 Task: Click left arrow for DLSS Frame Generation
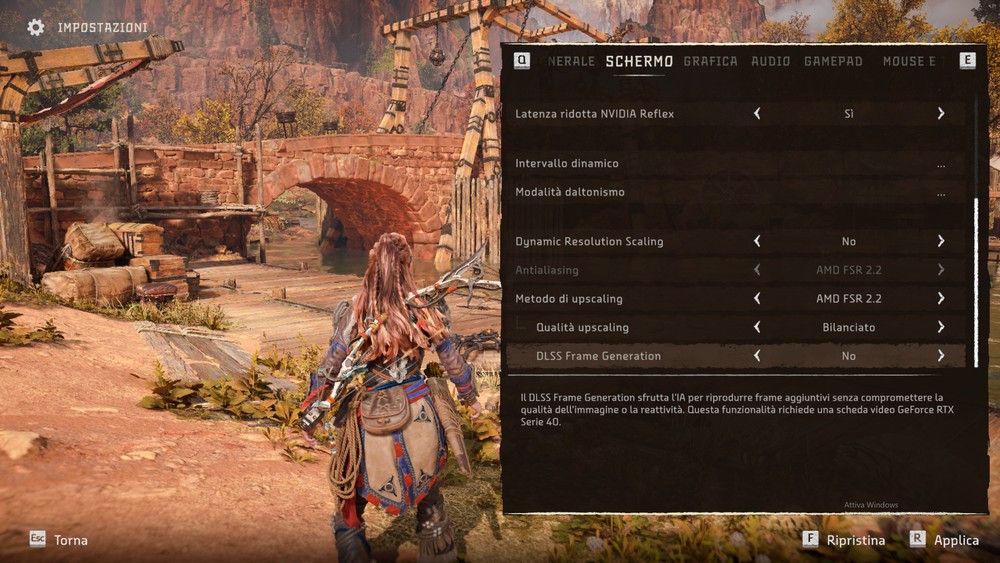757,356
